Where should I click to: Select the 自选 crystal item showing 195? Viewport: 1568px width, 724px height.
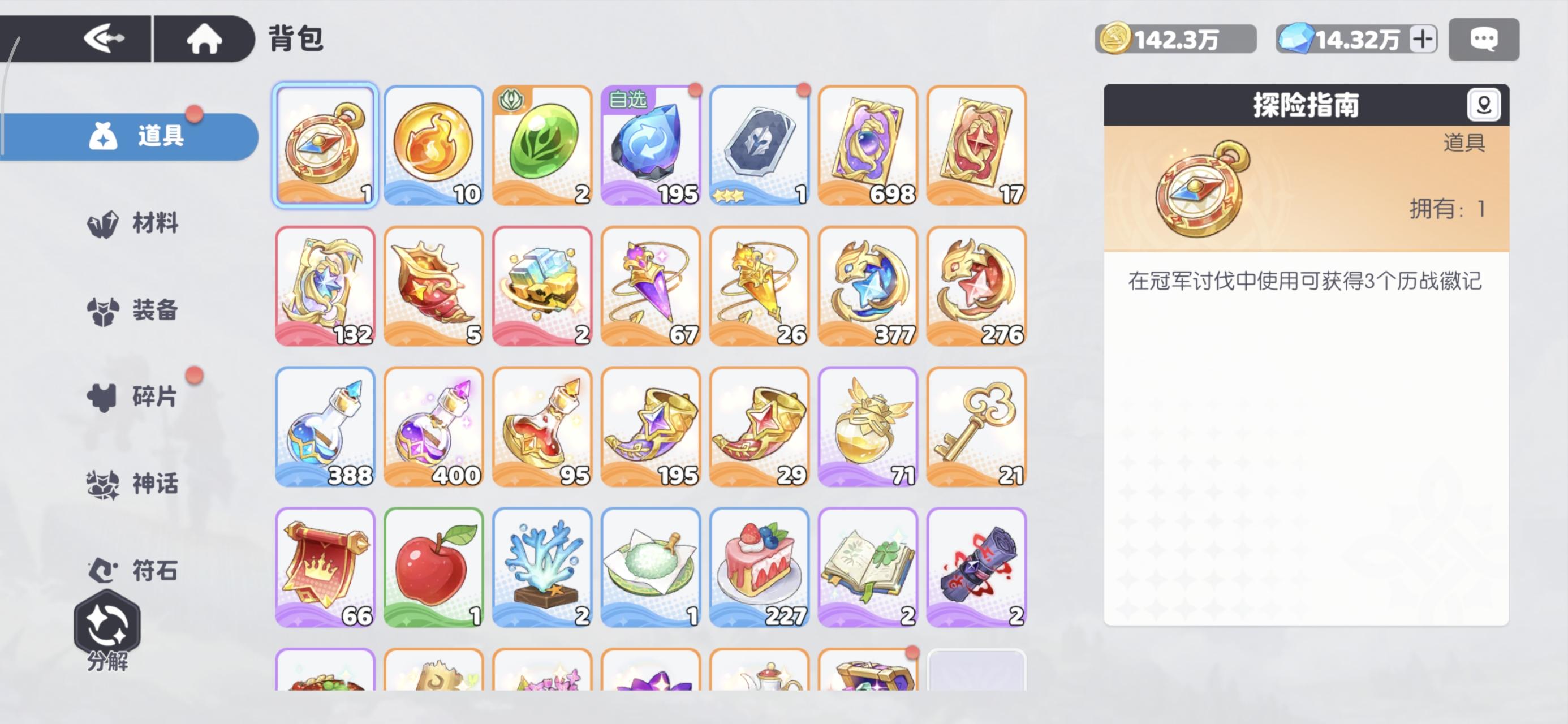click(x=651, y=145)
